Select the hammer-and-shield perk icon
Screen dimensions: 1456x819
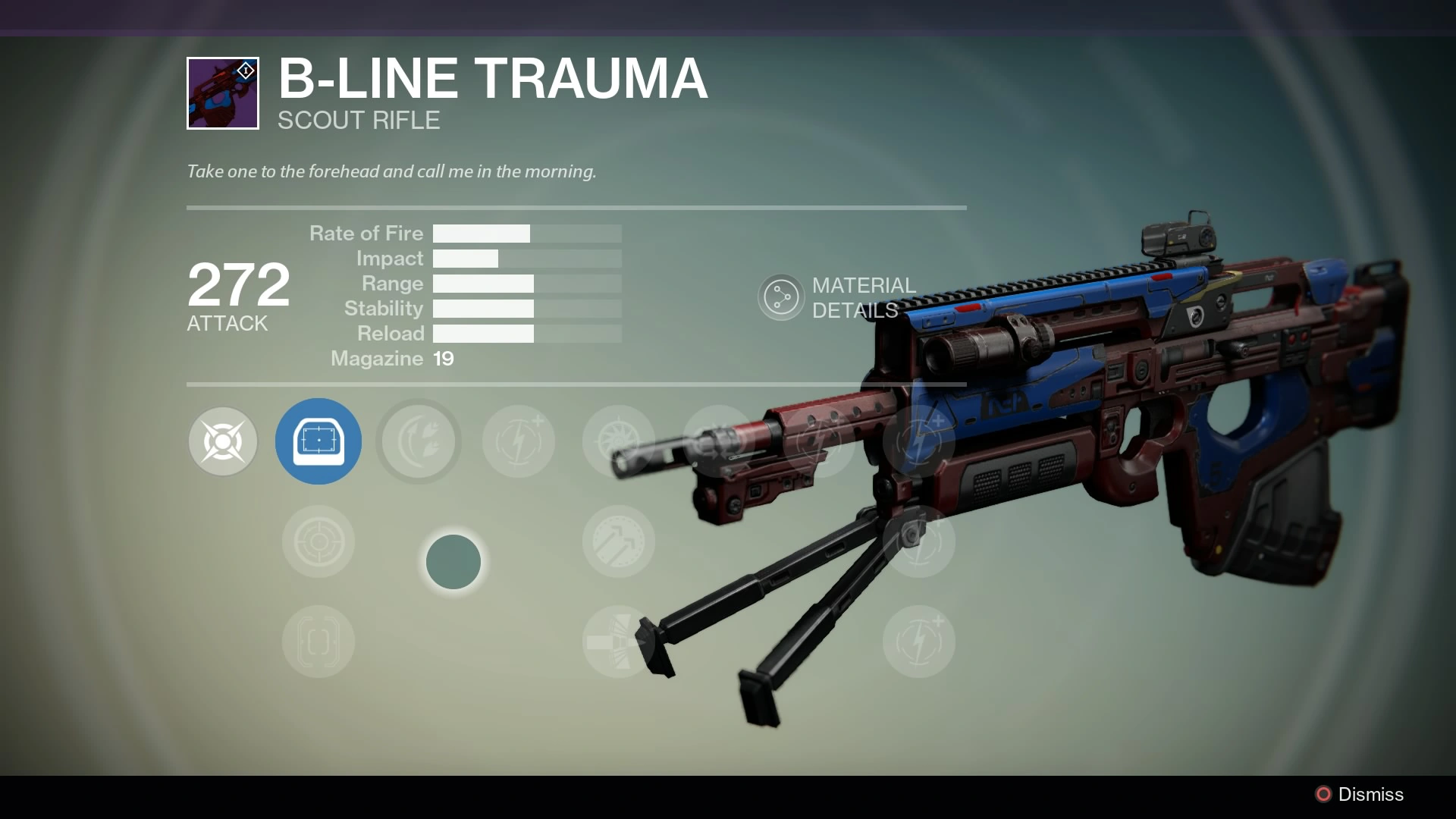point(618,541)
